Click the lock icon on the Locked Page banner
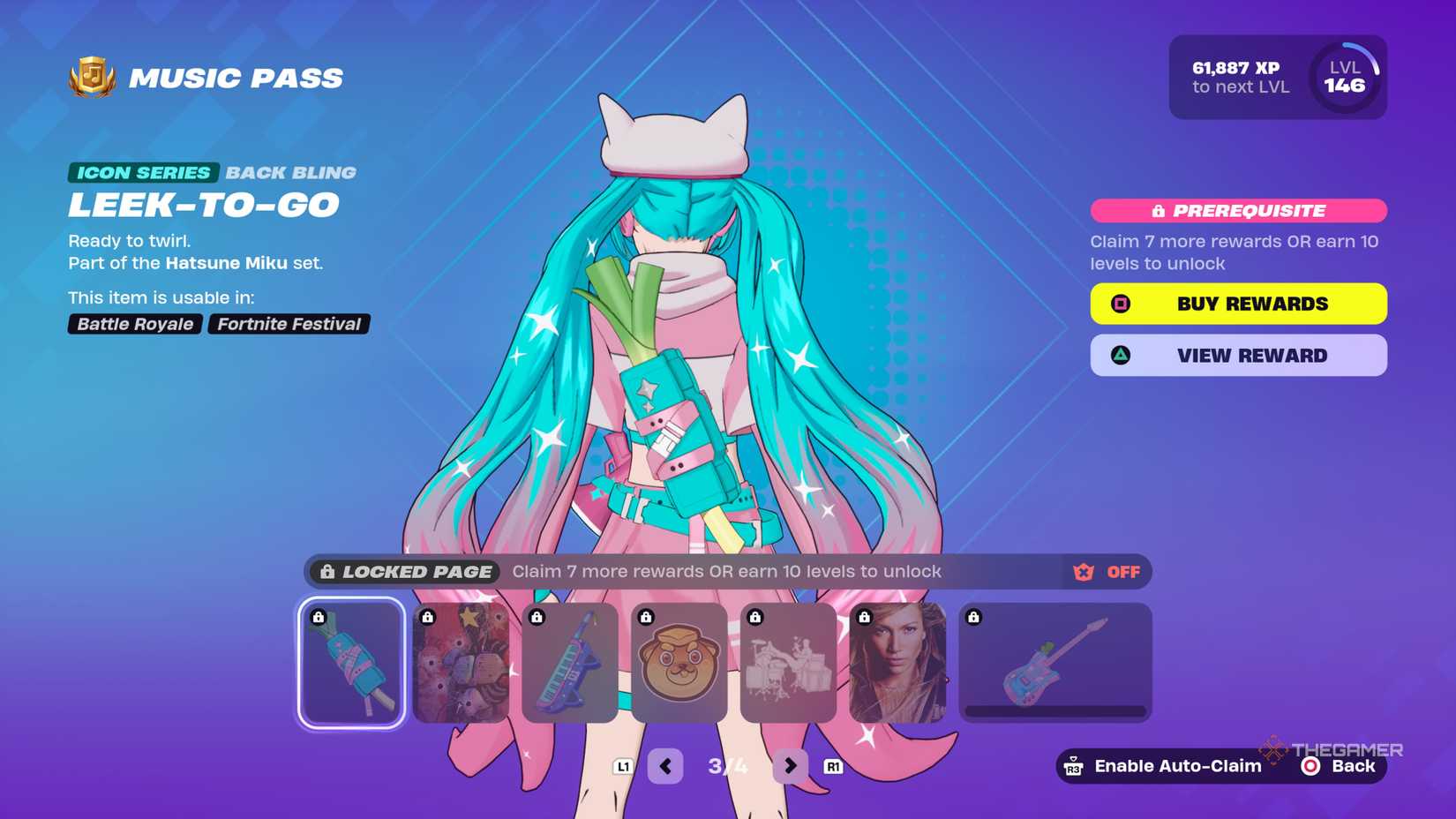Screen dimensions: 1456x819 (327, 572)
